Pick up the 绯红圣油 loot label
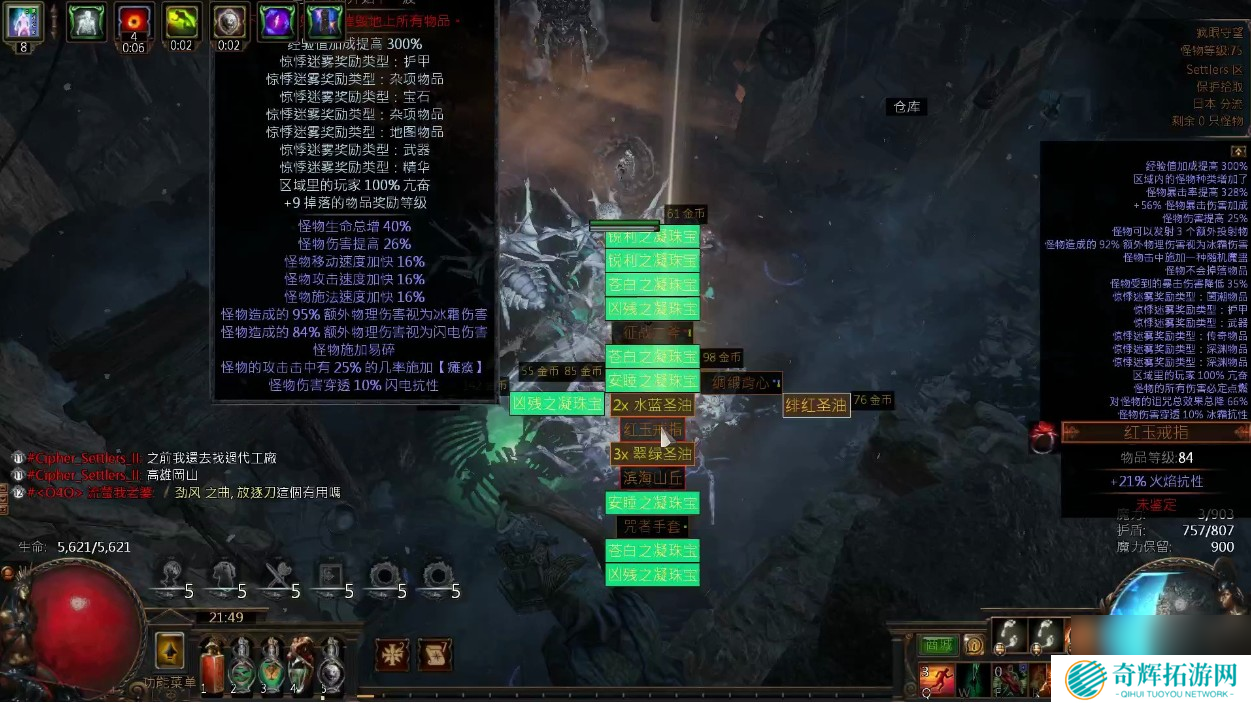The width and height of the screenshot is (1251, 705). (816, 405)
